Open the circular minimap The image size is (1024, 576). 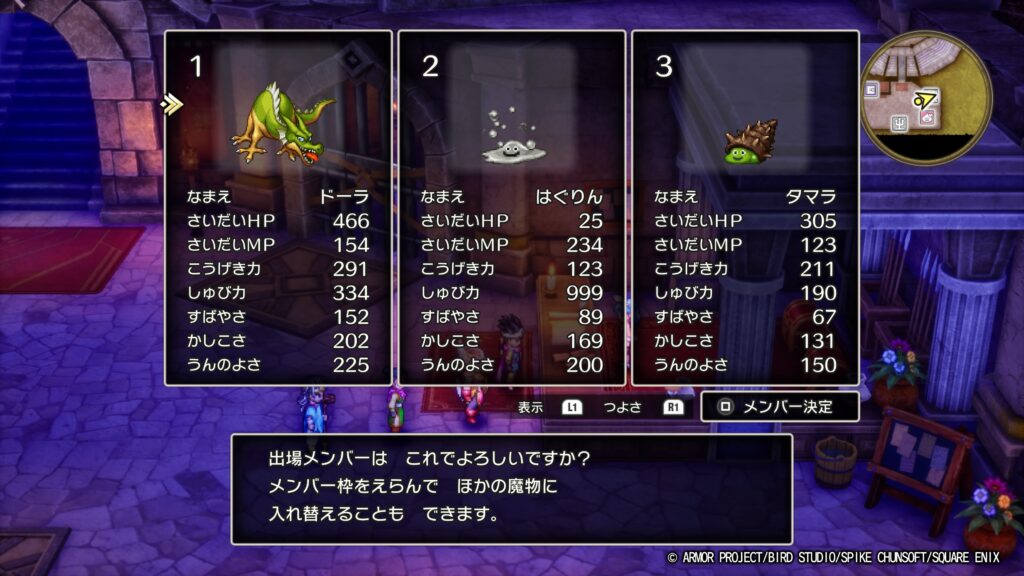pyautogui.click(x=926, y=98)
